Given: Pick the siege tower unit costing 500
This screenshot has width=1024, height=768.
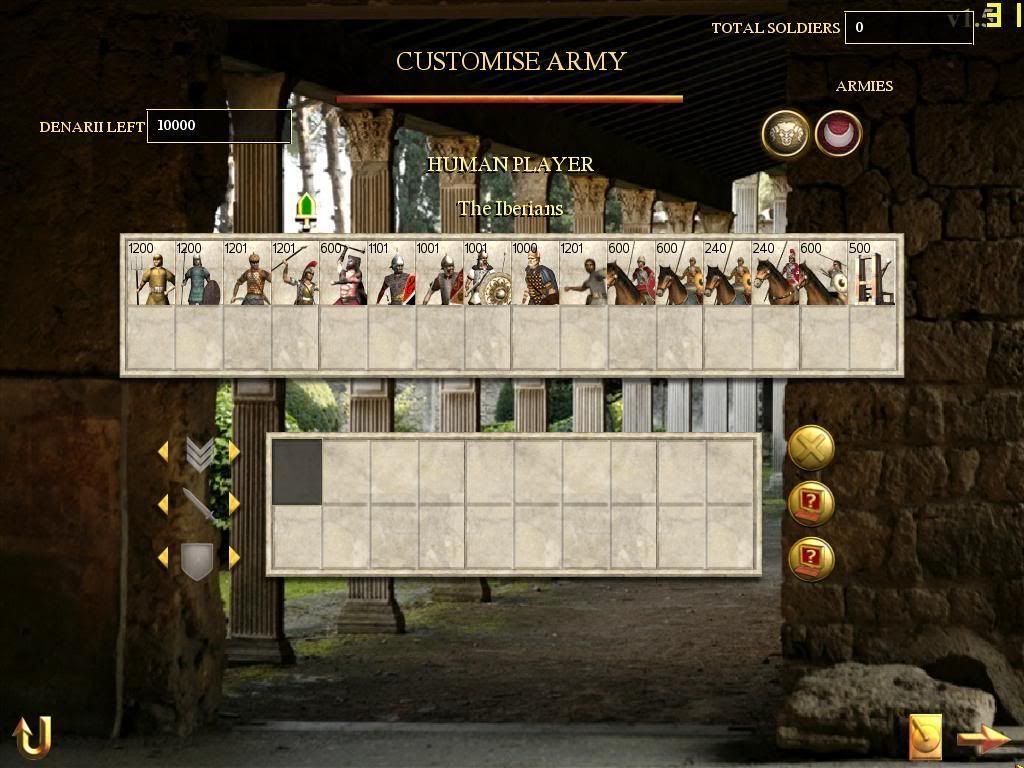Looking at the screenshot, I should click(871, 274).
